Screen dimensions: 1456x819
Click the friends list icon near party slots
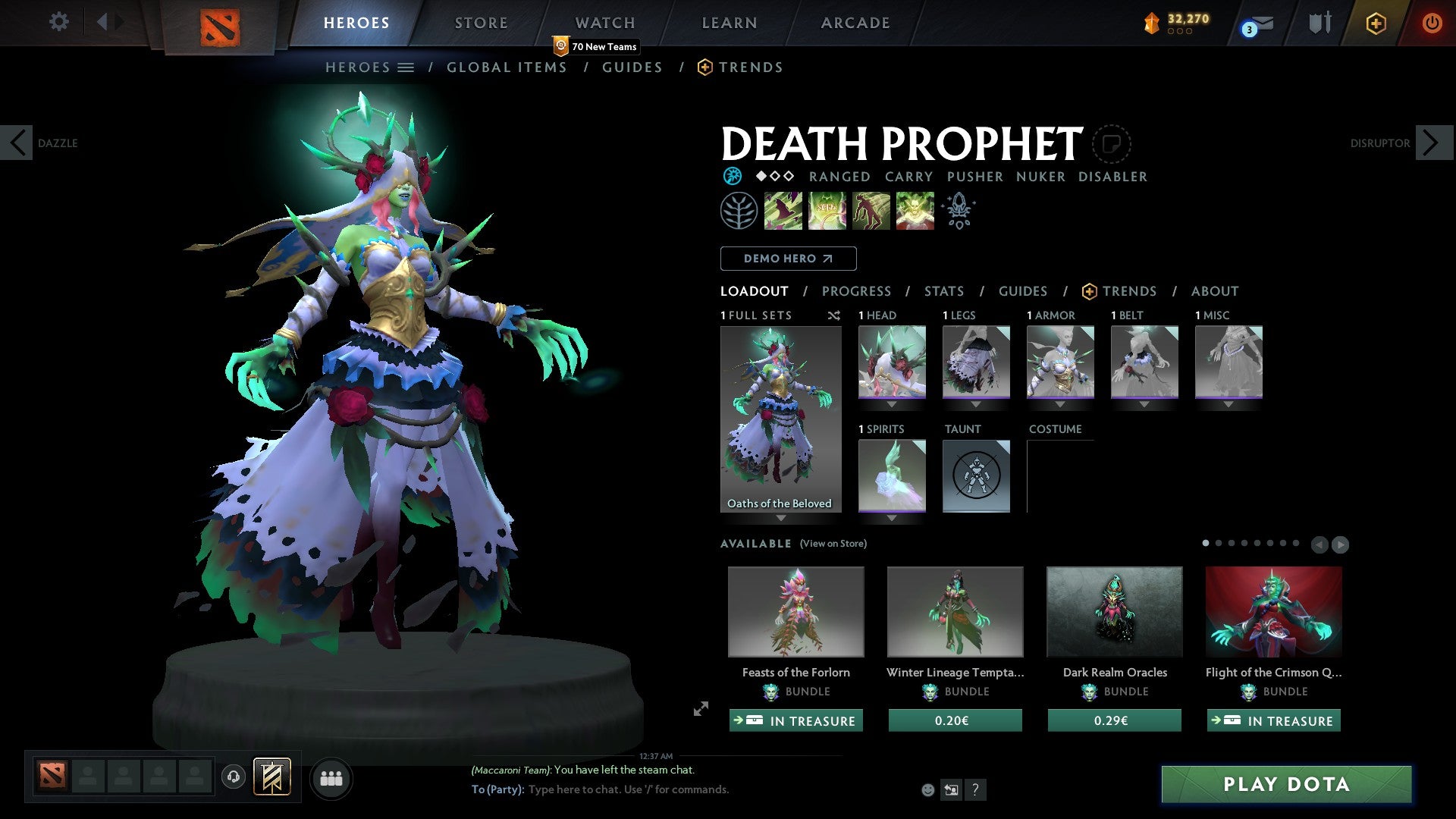pos(331,777)
